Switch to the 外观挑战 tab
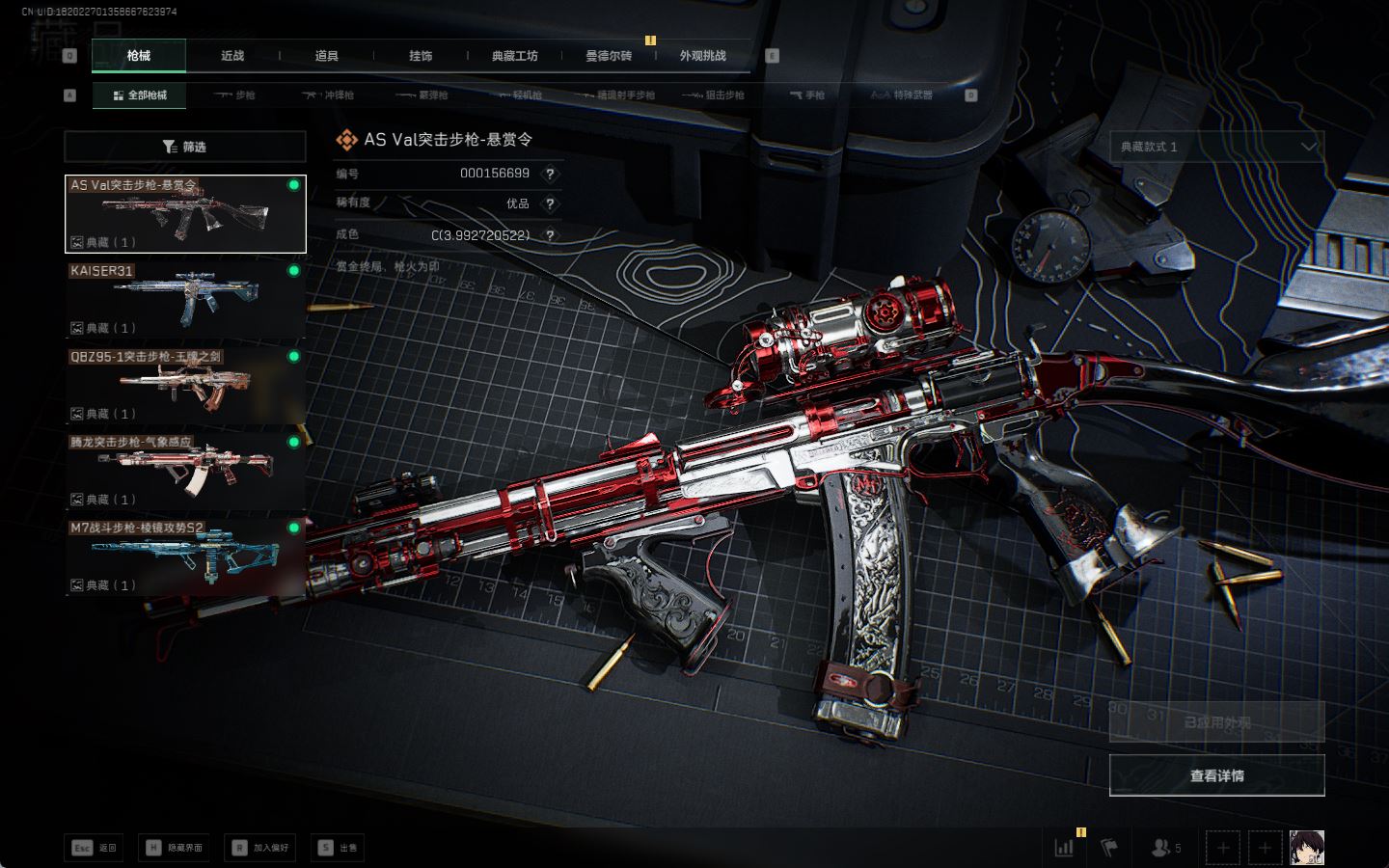This screenshot has height=868, width=1389. coord(702,56)
